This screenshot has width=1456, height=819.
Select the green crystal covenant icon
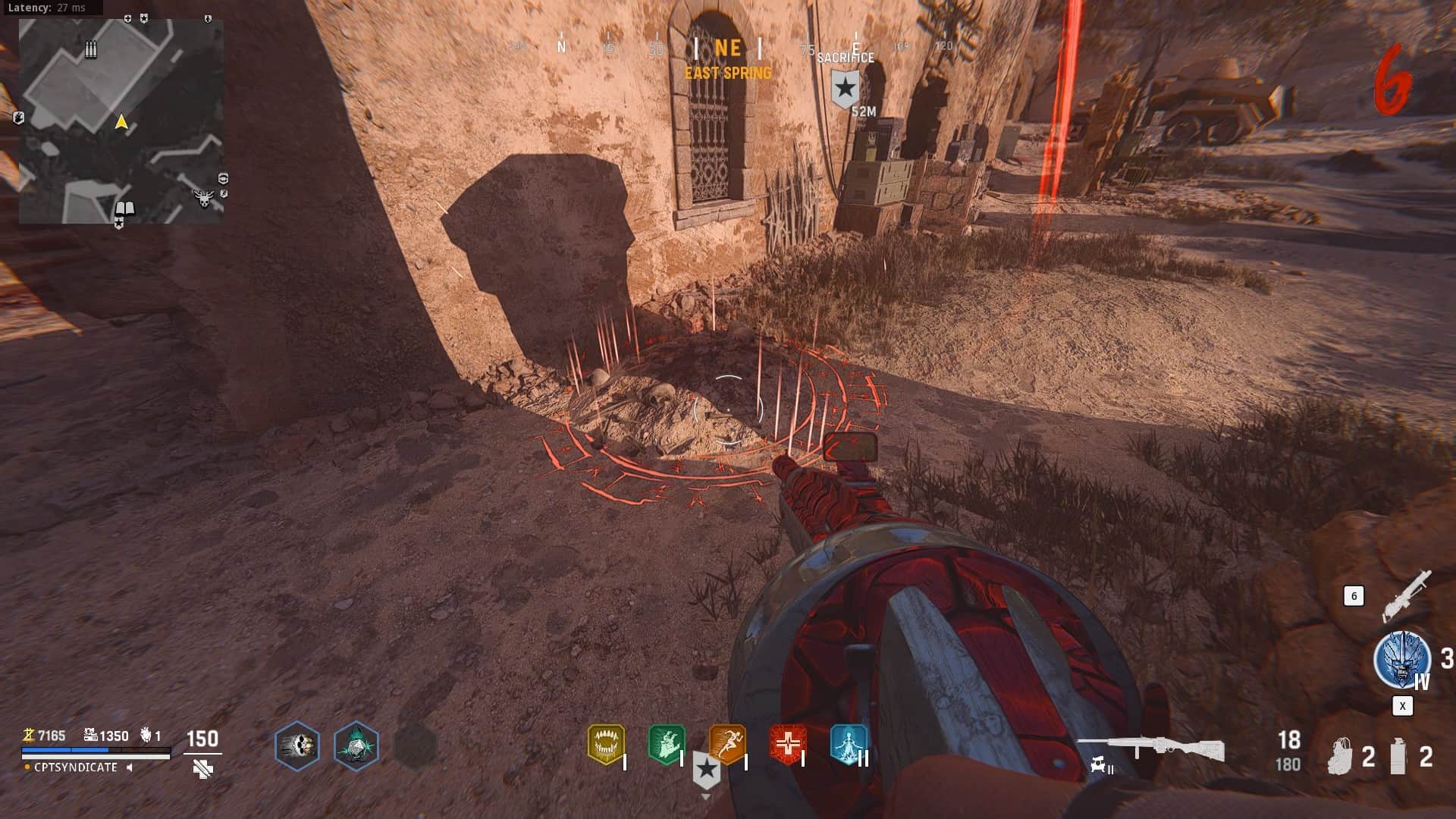pos(356,745)
